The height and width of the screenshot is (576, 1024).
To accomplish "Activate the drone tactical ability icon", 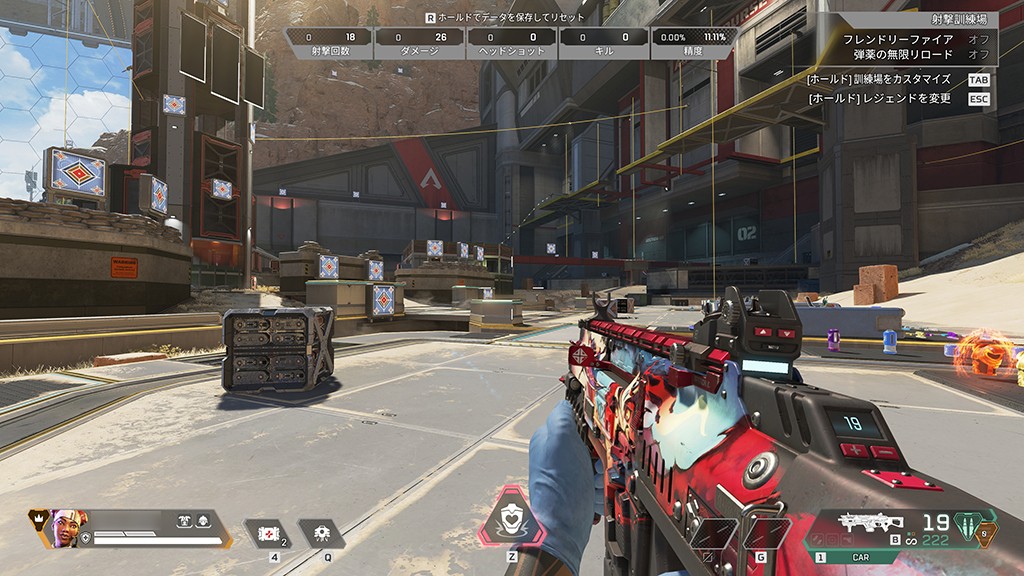I will 322,534.
